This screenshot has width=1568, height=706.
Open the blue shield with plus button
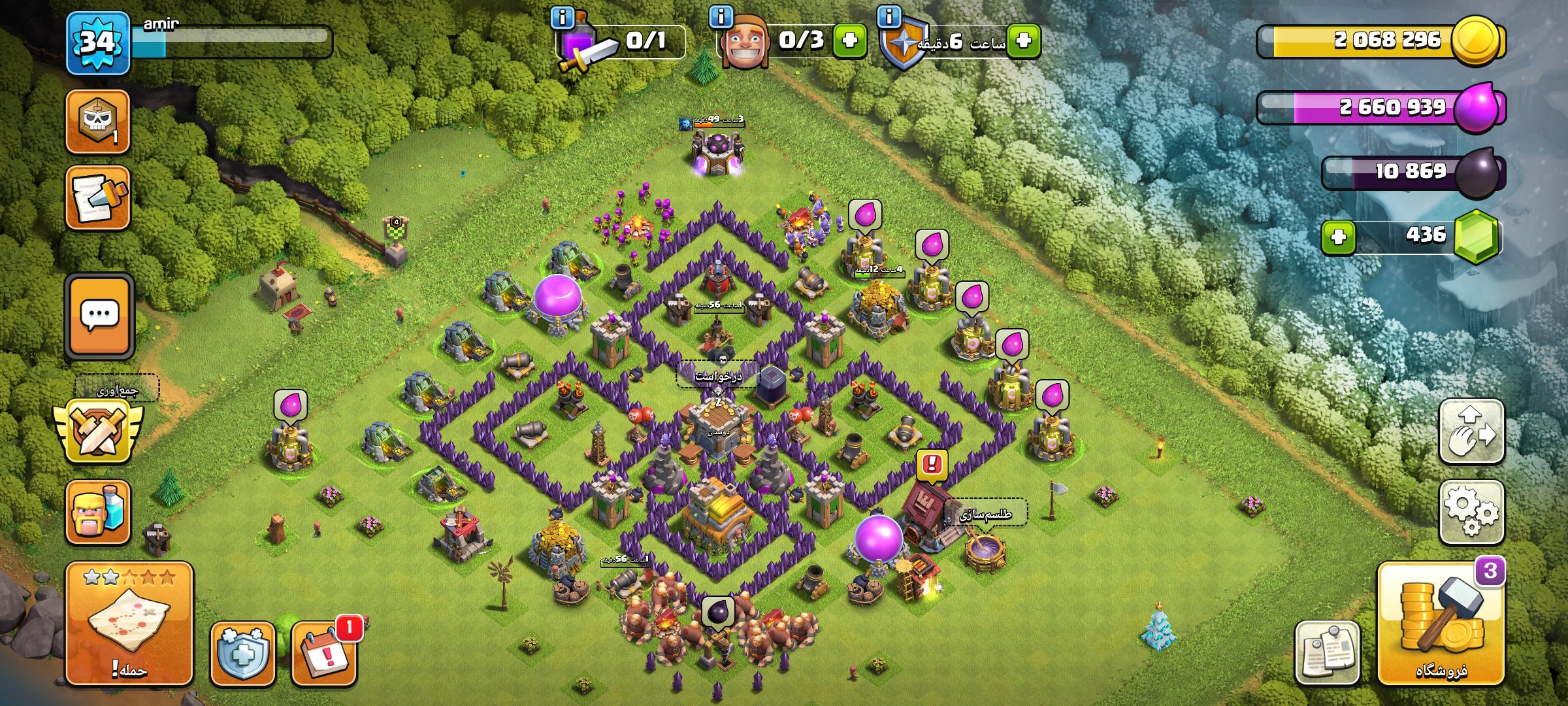(242, 653)
